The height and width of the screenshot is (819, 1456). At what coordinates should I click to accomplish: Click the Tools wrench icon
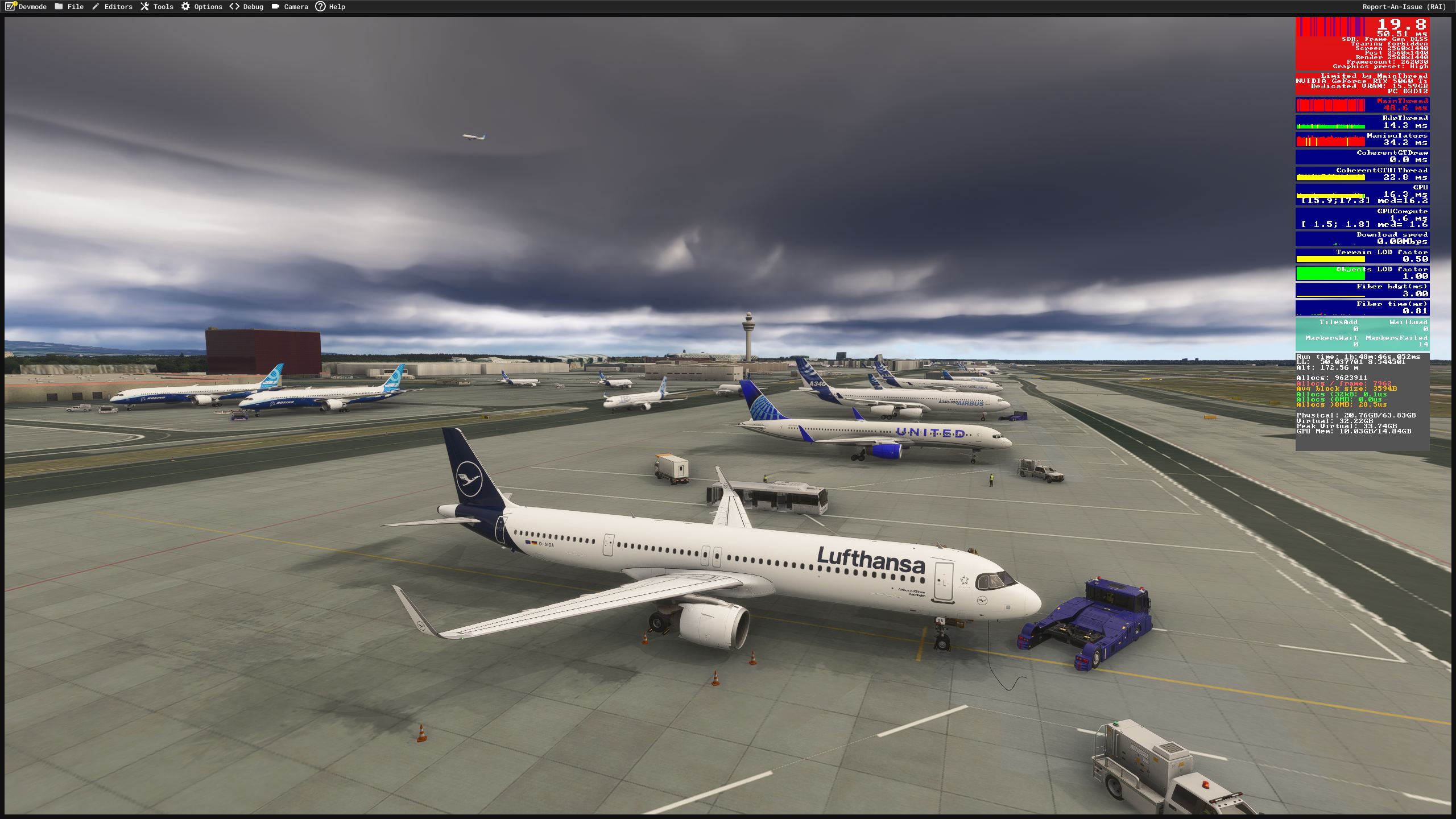144,7
